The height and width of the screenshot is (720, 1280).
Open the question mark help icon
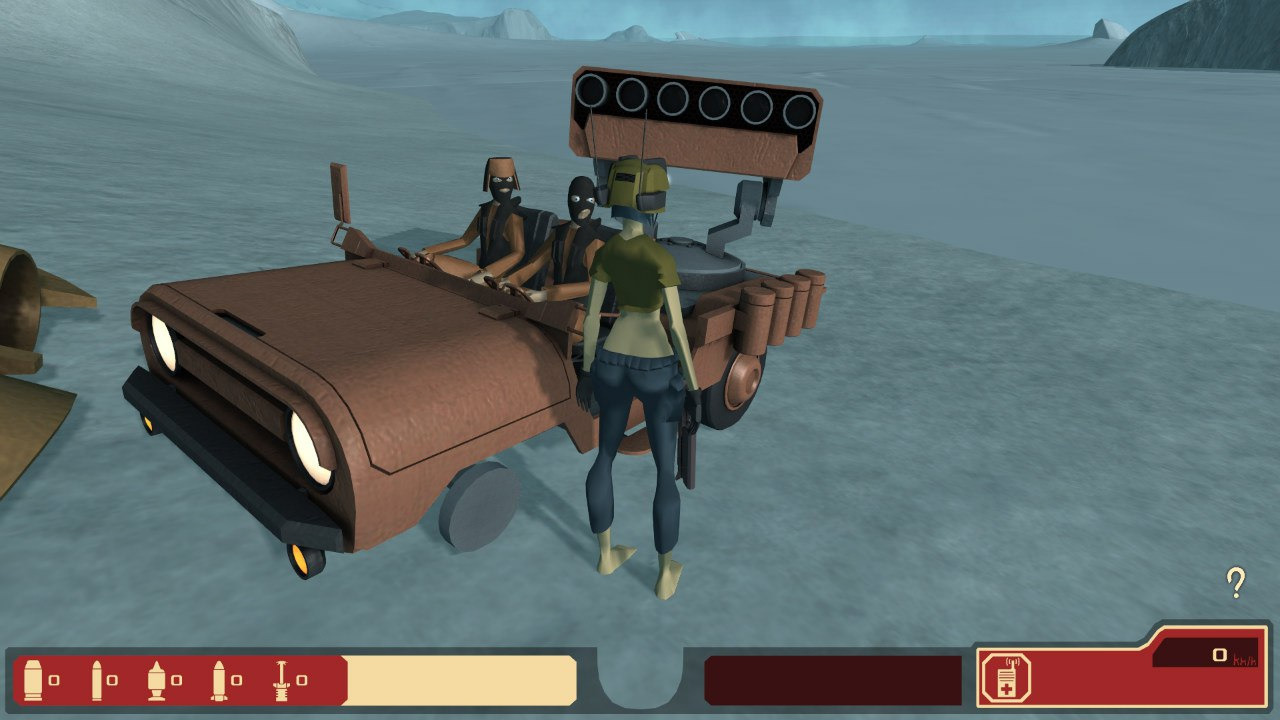[x=1236, y=582]
